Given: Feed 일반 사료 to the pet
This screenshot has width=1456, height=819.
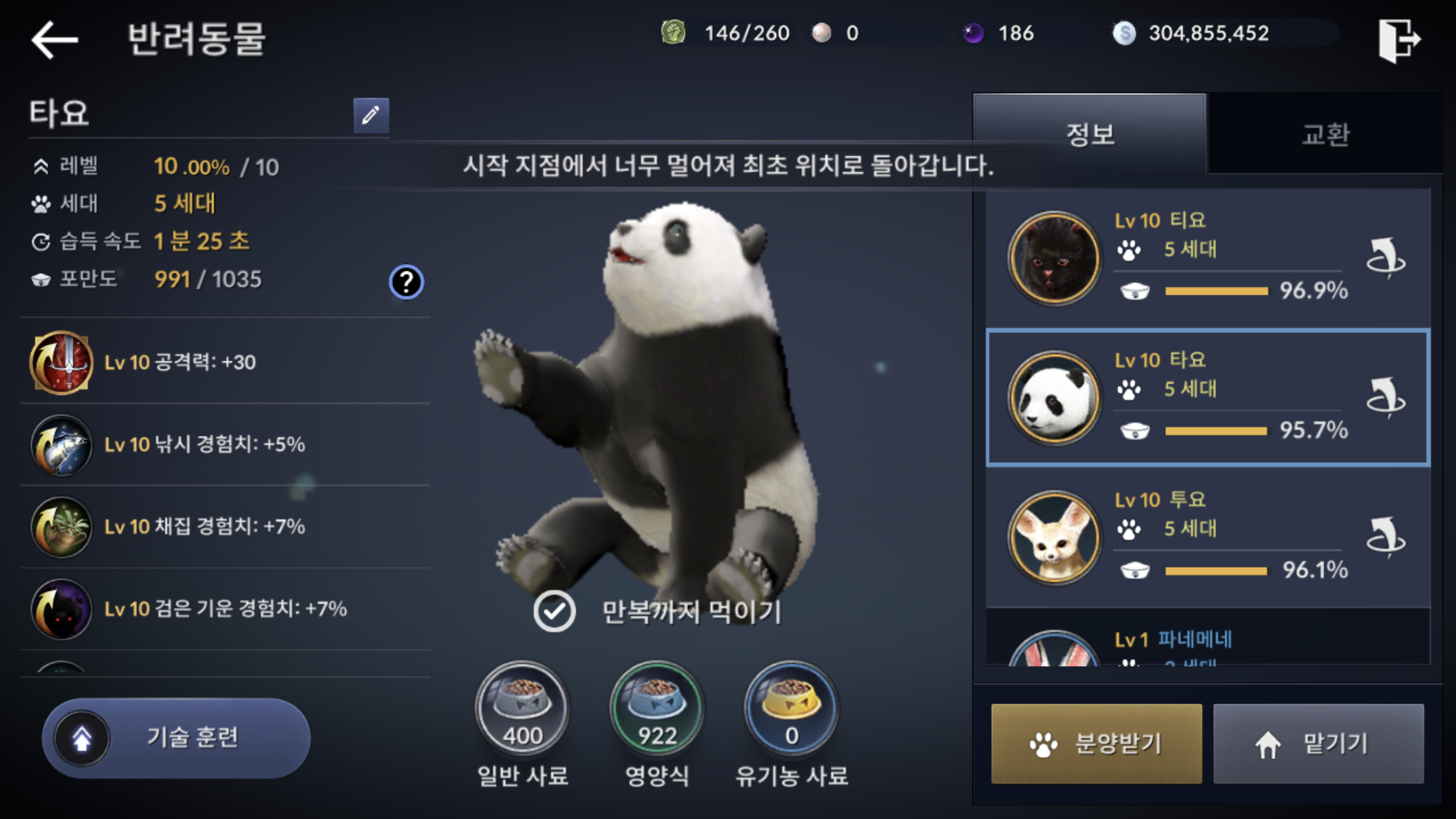Looking at the screenshot, I should 522,709.
